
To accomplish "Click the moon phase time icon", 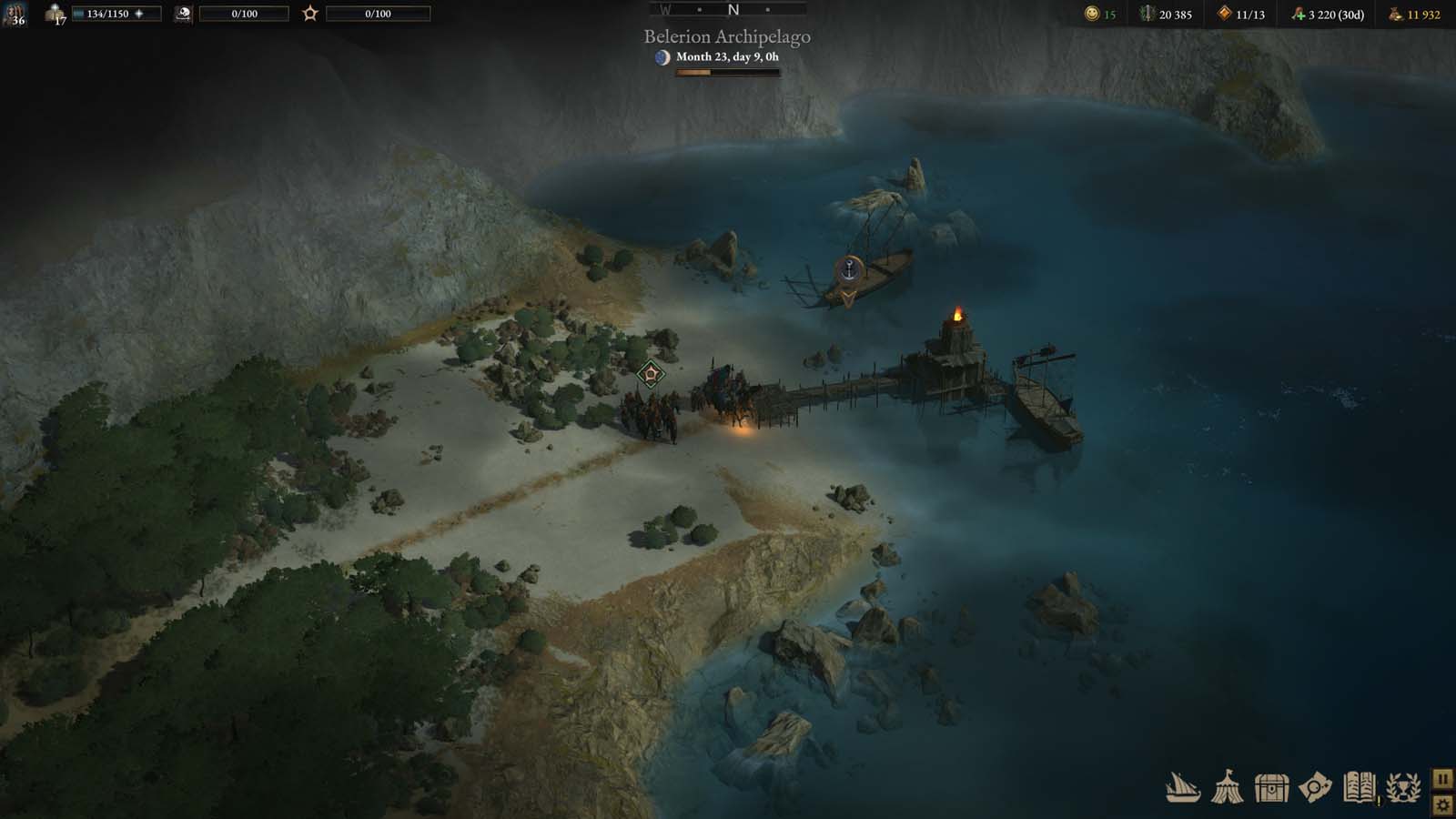I will pos(662,57).
